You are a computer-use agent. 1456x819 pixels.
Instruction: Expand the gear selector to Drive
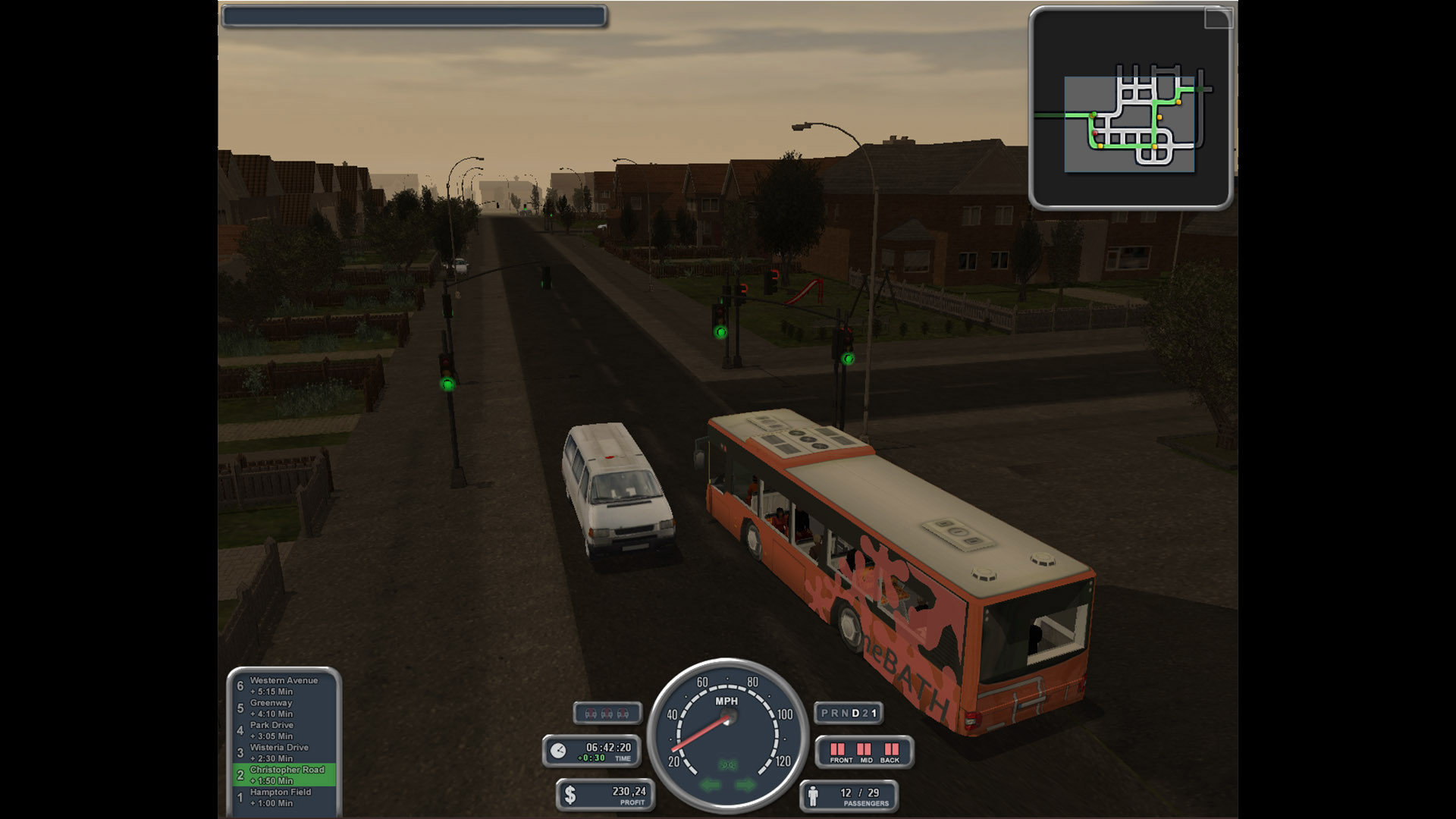click(855, 713)
